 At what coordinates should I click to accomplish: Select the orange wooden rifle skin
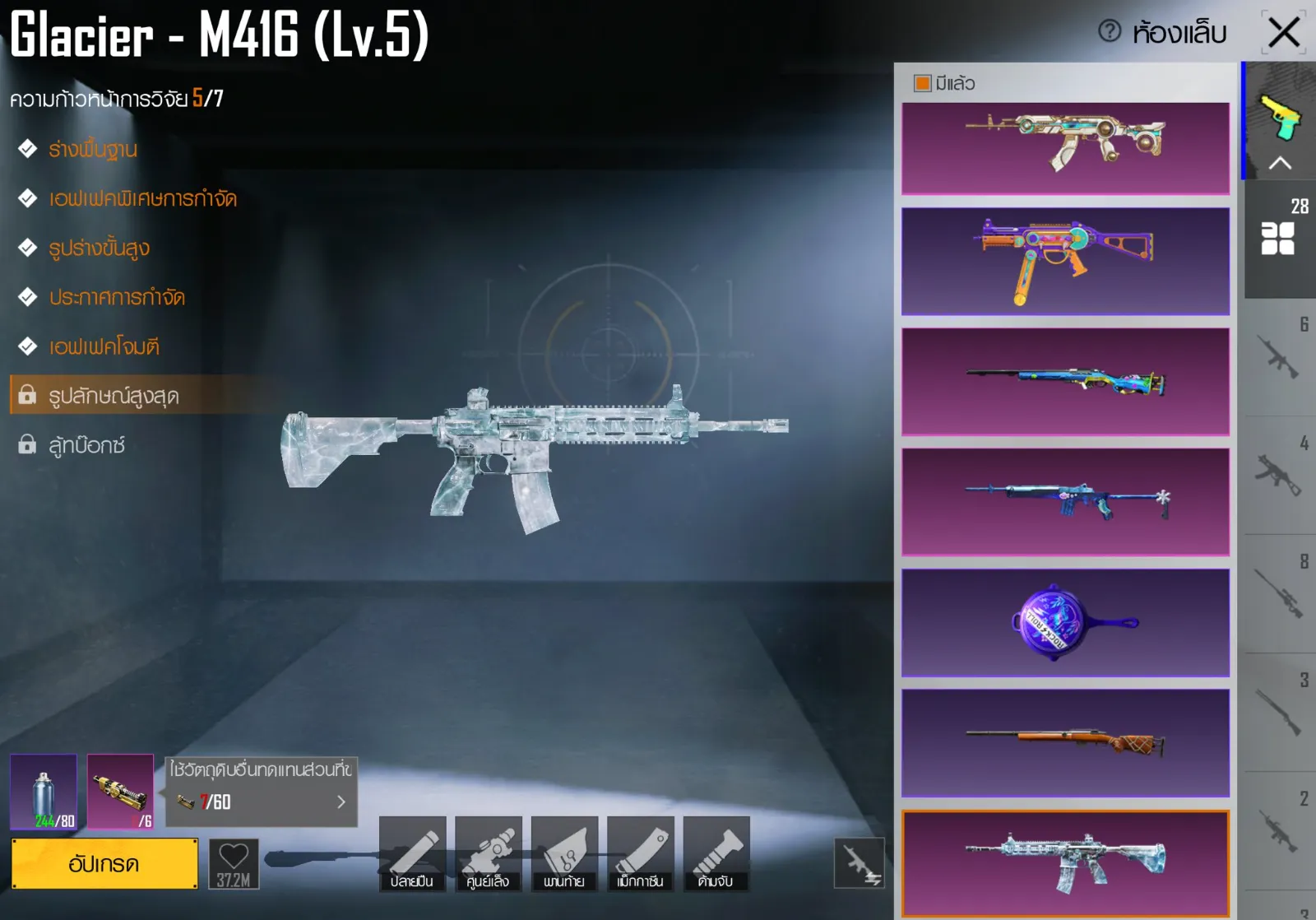click(1065, 743)
